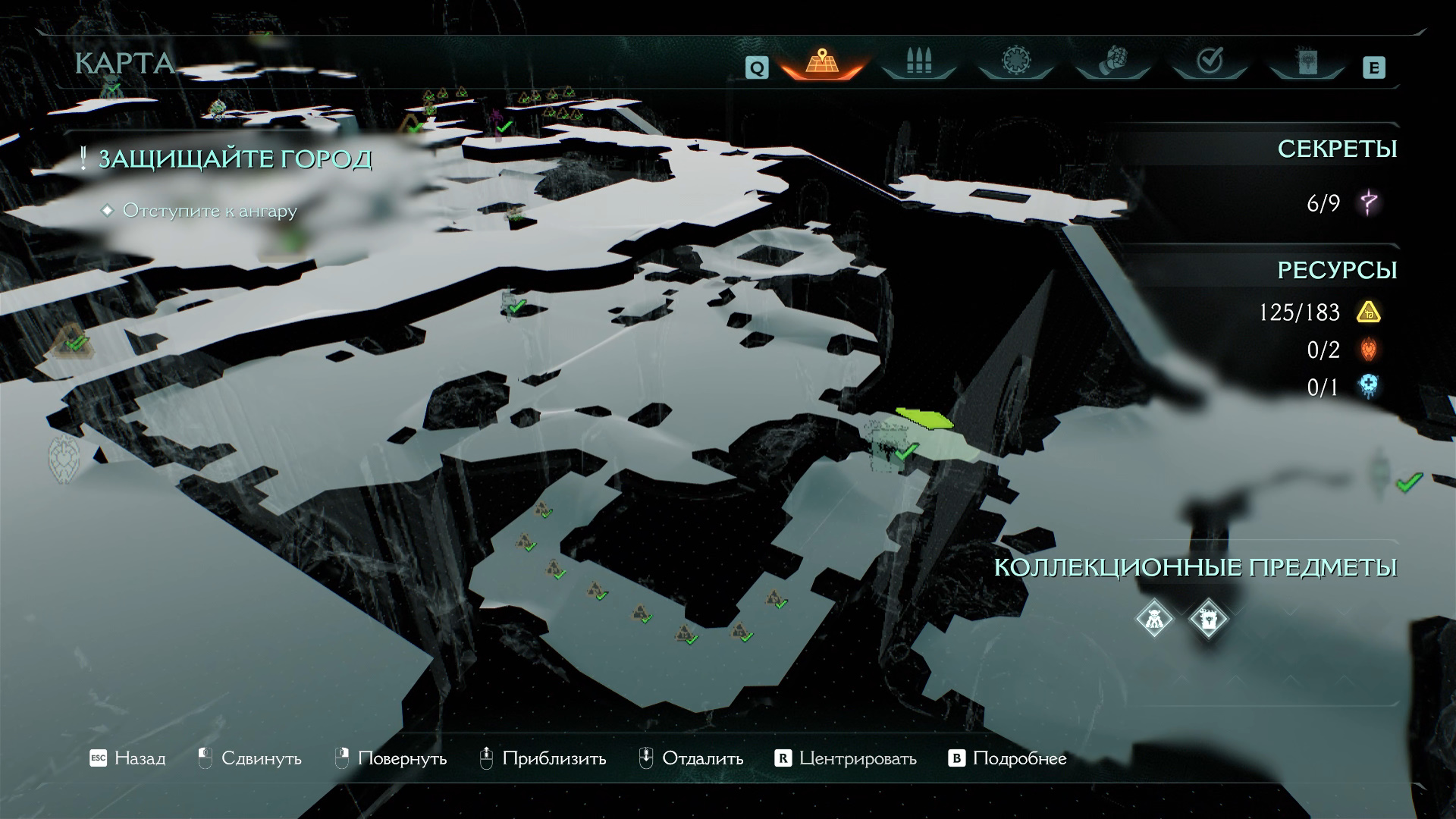Open the ammo bullets tab

point(918,62)
